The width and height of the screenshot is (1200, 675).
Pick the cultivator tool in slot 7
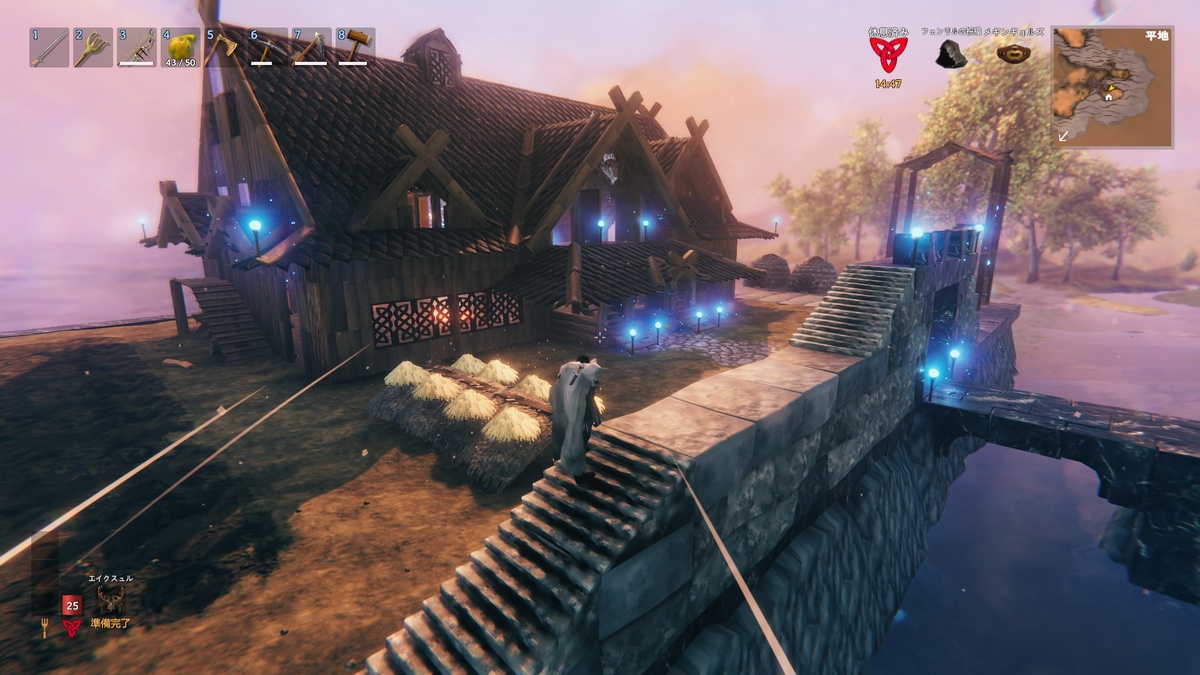point(311,47)
